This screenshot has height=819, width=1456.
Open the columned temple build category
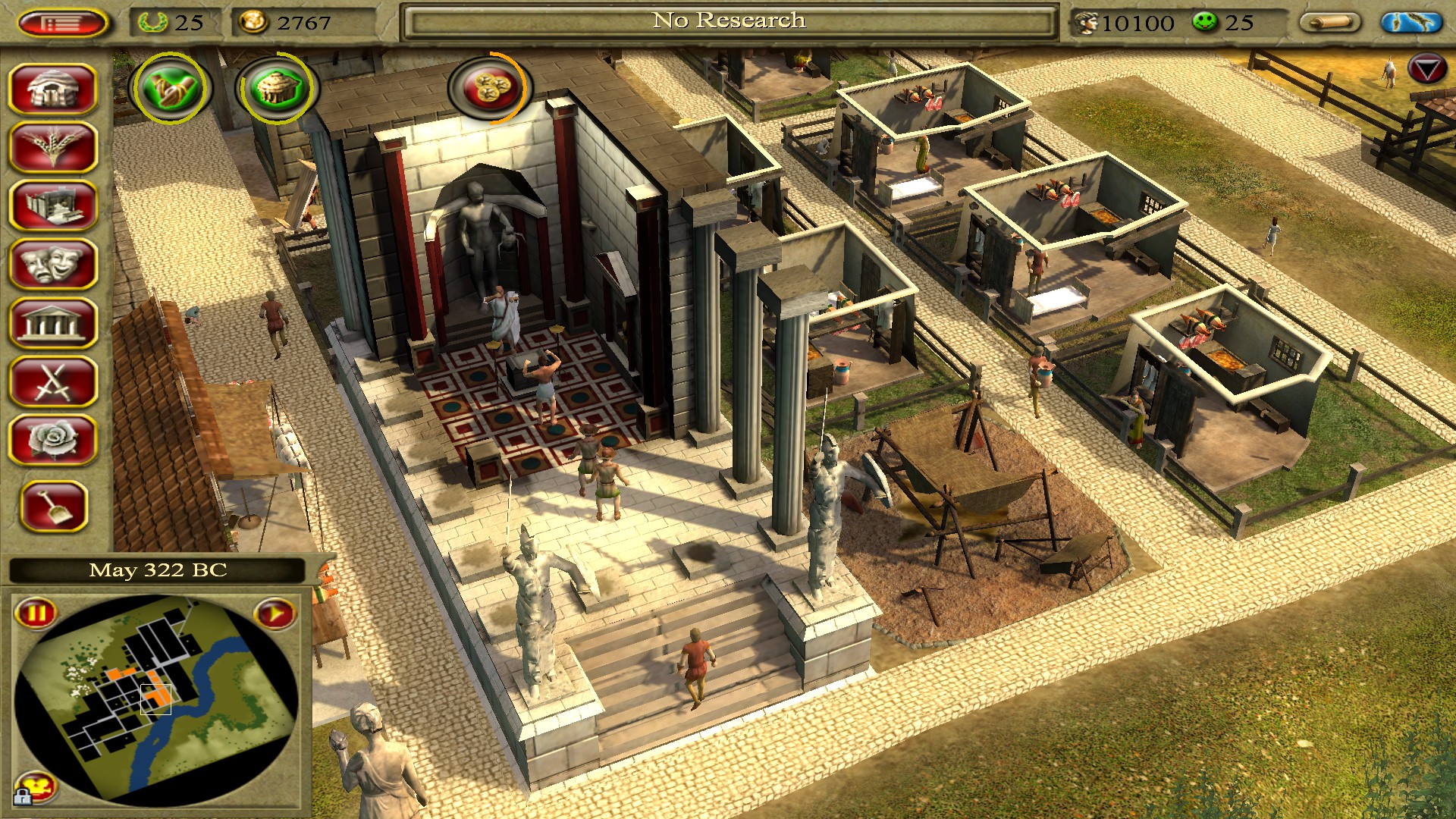pyautogui.click(x=53, y=323)
